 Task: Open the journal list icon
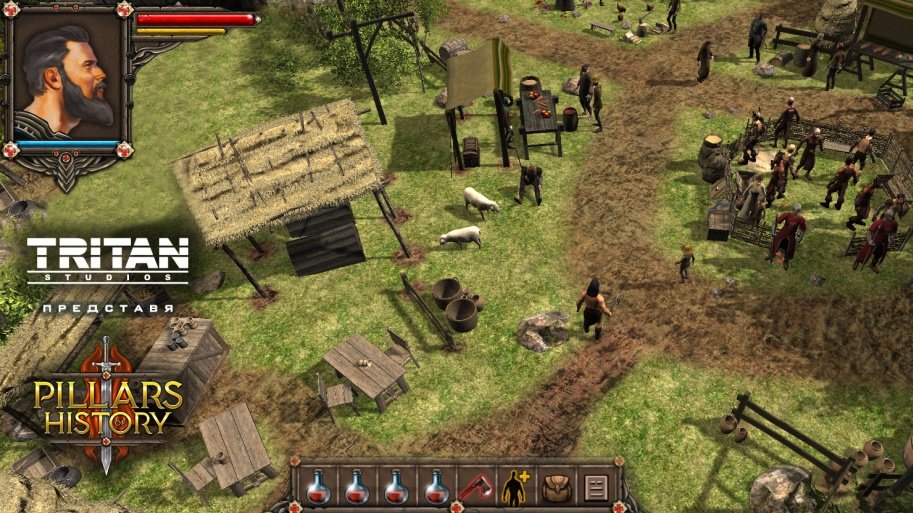pos(594,487)
